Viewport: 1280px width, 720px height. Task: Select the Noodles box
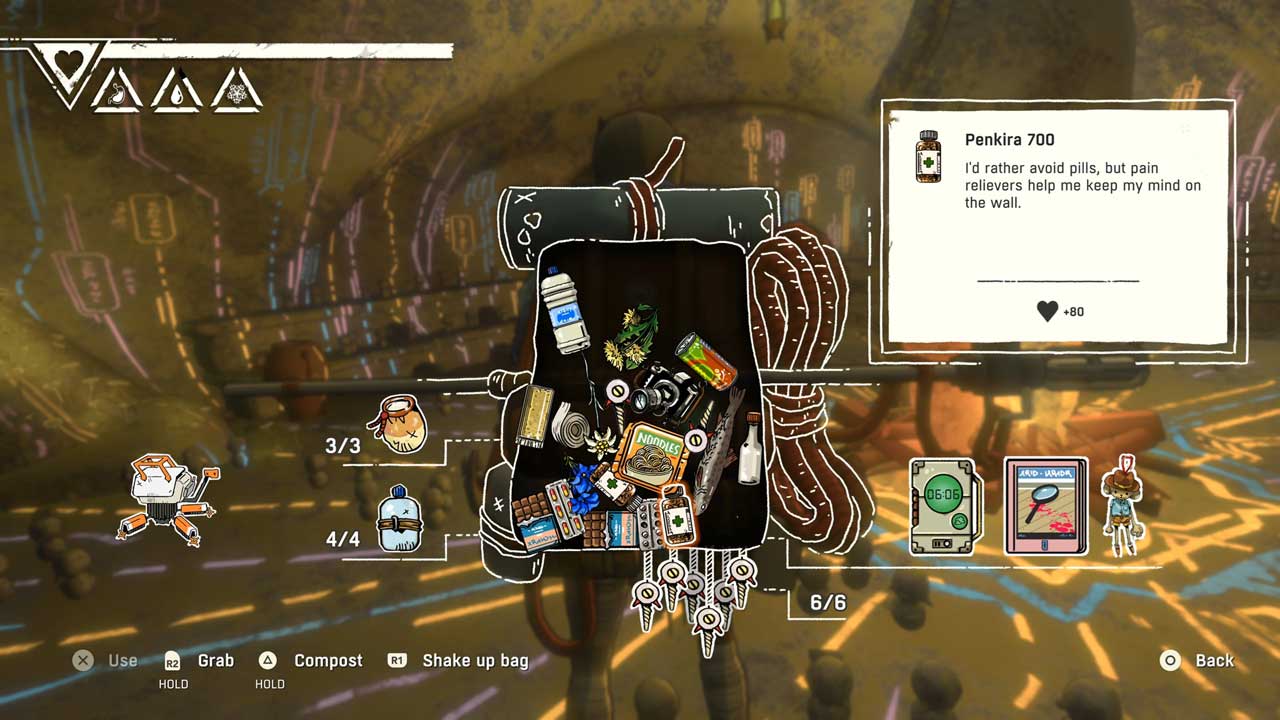point(650,457)
